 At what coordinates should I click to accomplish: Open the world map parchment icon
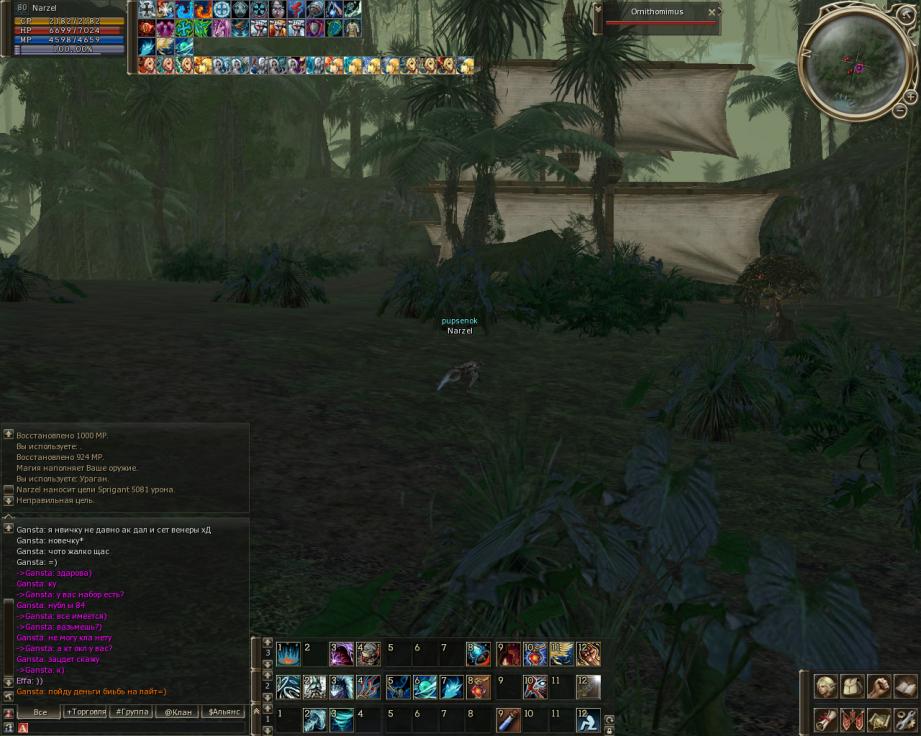tap(879, 719)
